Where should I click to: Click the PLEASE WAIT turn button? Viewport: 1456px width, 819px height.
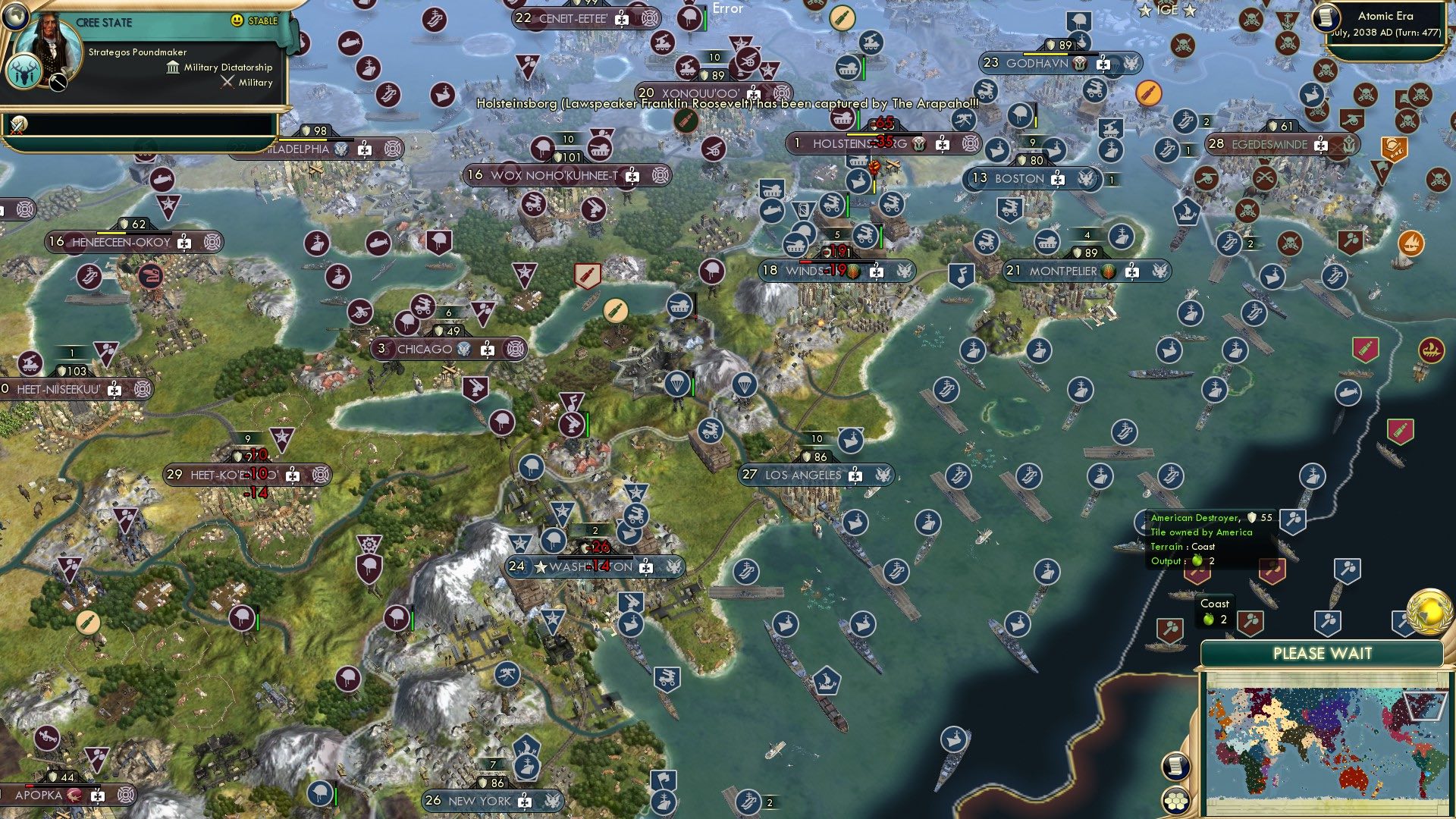point(1322,654)
